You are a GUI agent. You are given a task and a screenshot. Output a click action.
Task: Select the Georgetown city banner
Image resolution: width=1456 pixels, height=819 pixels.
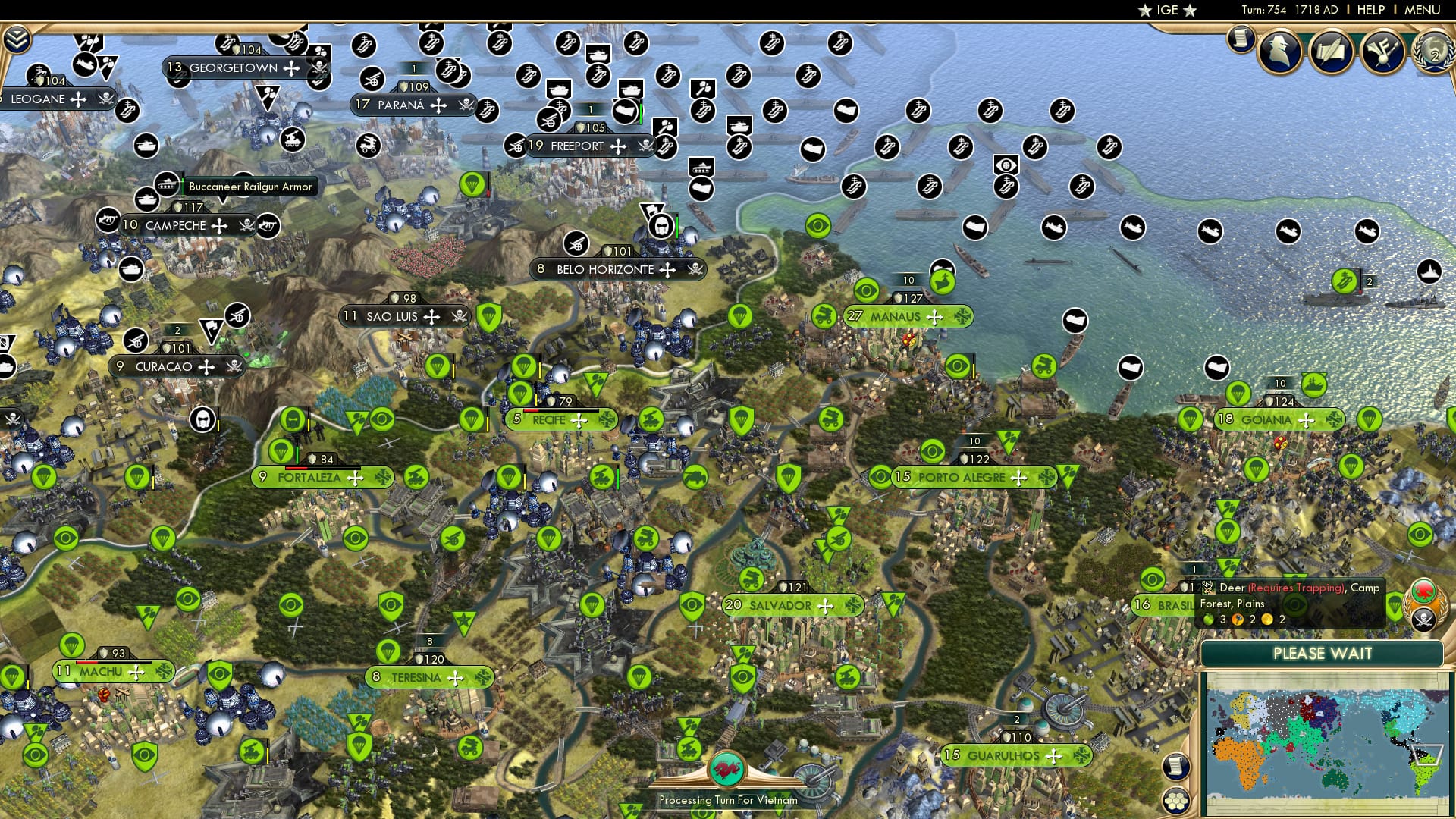[x=235, y=68]
